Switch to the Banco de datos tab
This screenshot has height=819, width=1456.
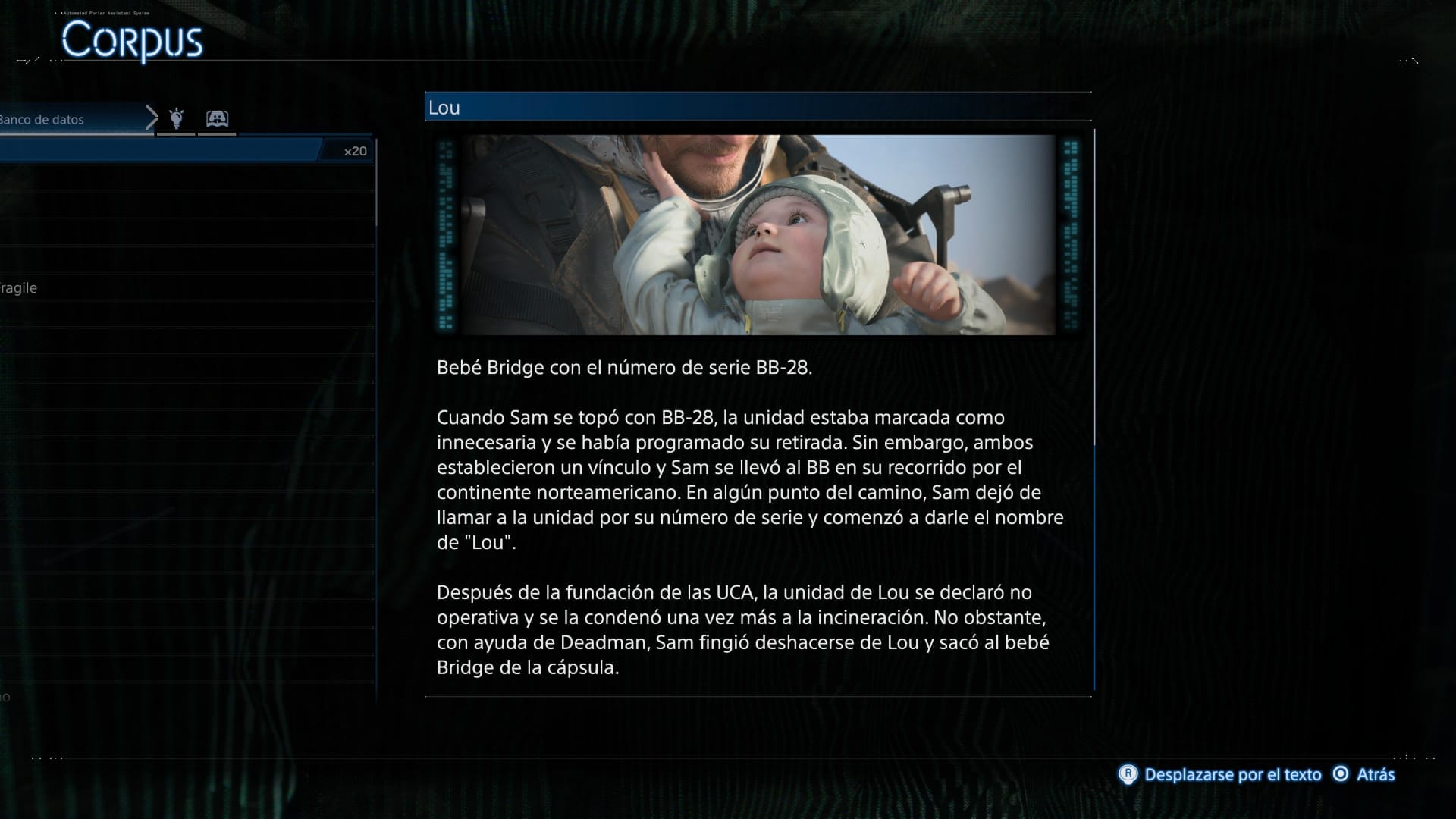(x=42, y=118)
